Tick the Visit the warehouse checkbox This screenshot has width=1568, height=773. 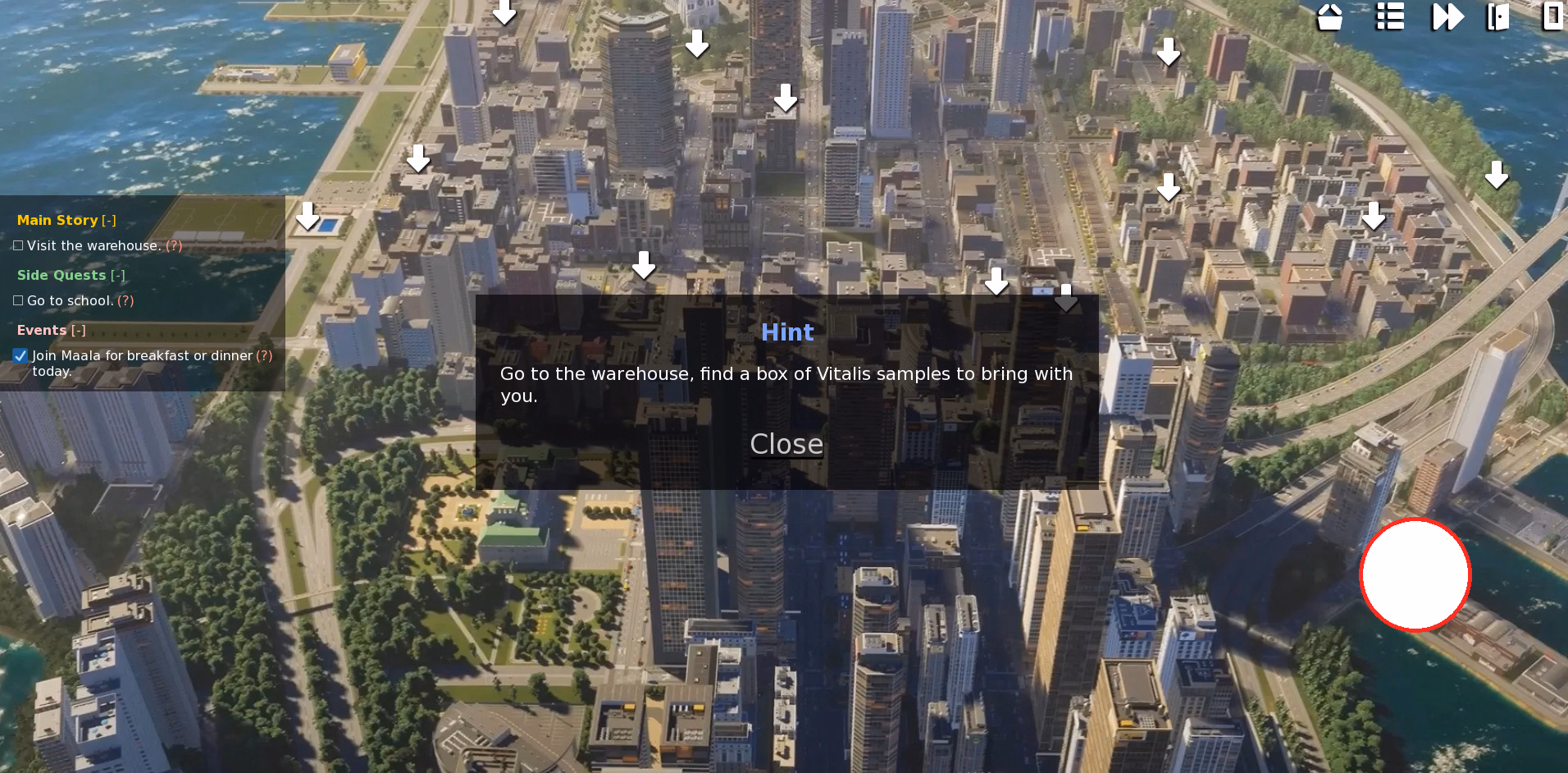[18, 245]
